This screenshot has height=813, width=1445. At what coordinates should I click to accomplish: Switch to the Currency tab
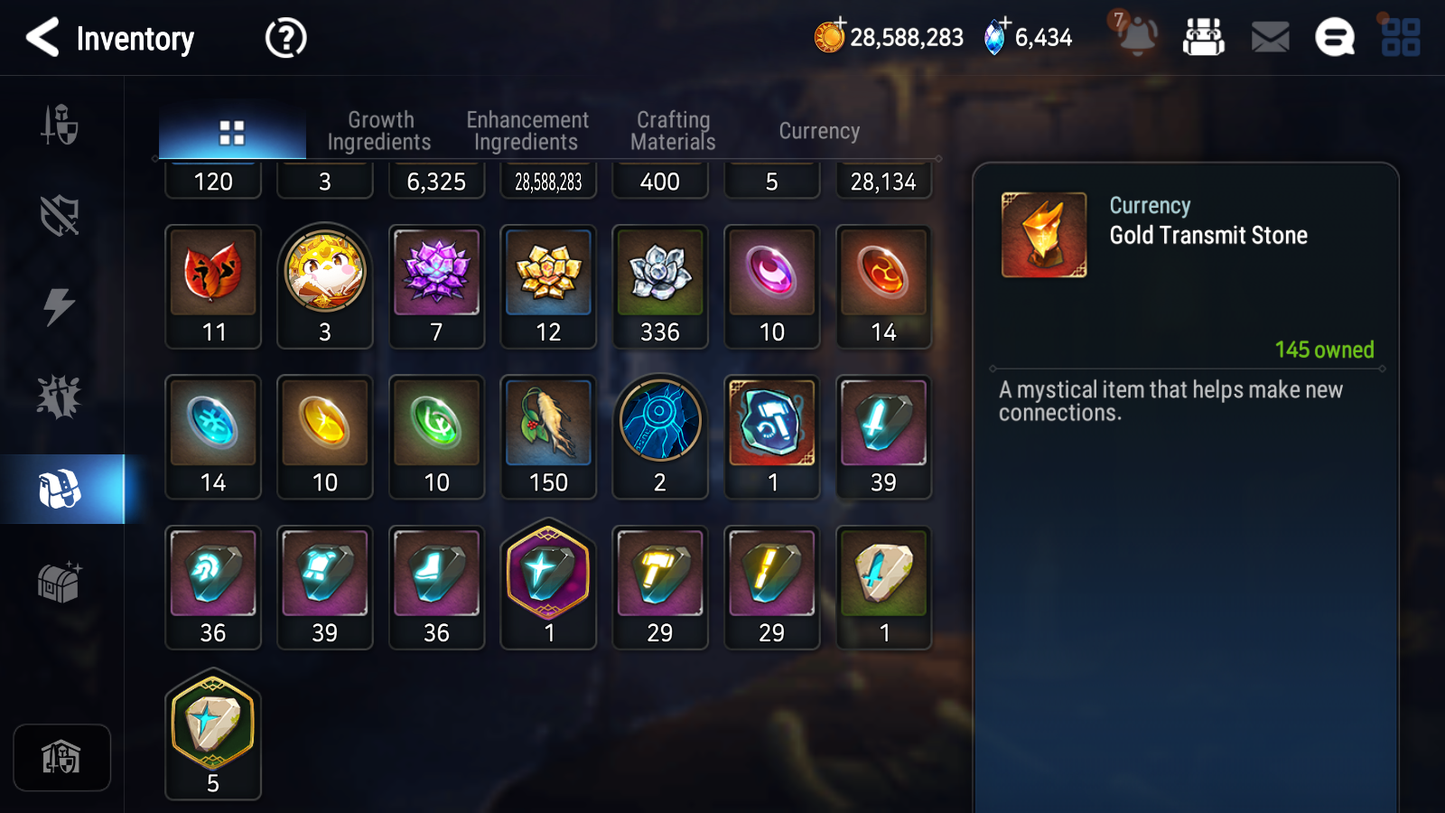(x=818, y=130)
